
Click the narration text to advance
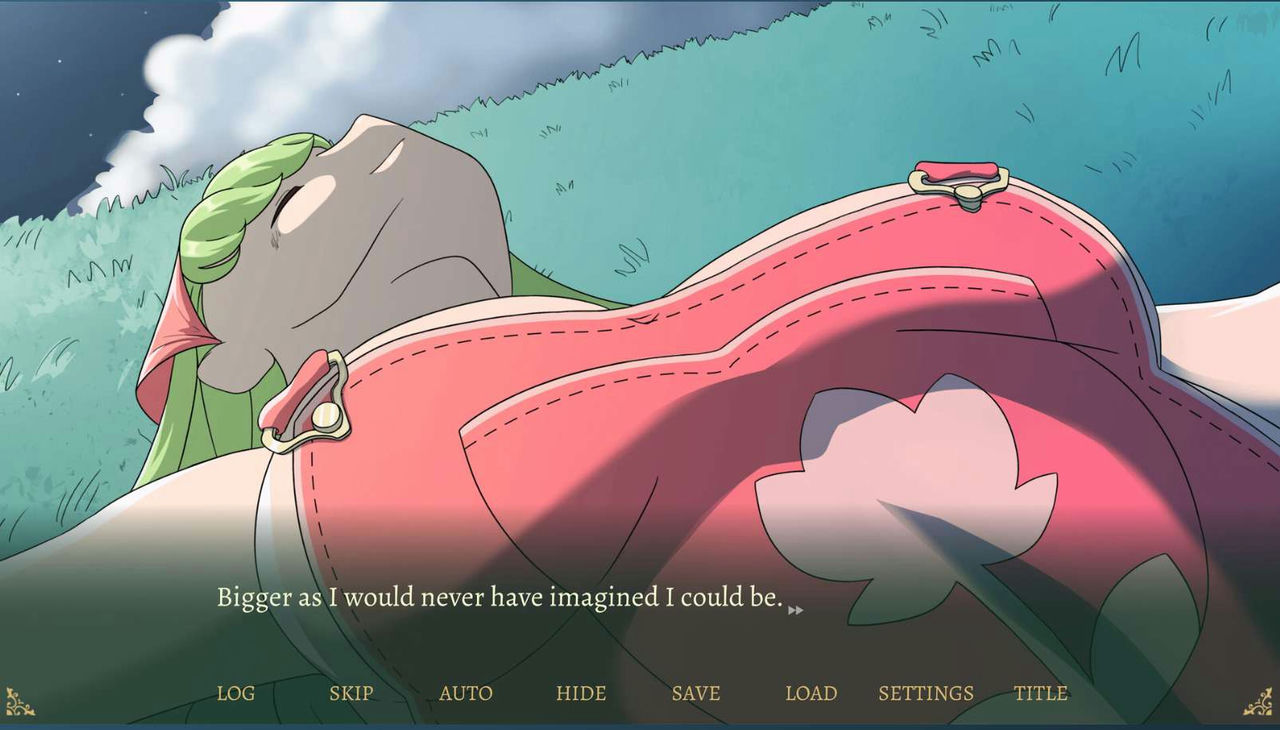coord(500,597)
